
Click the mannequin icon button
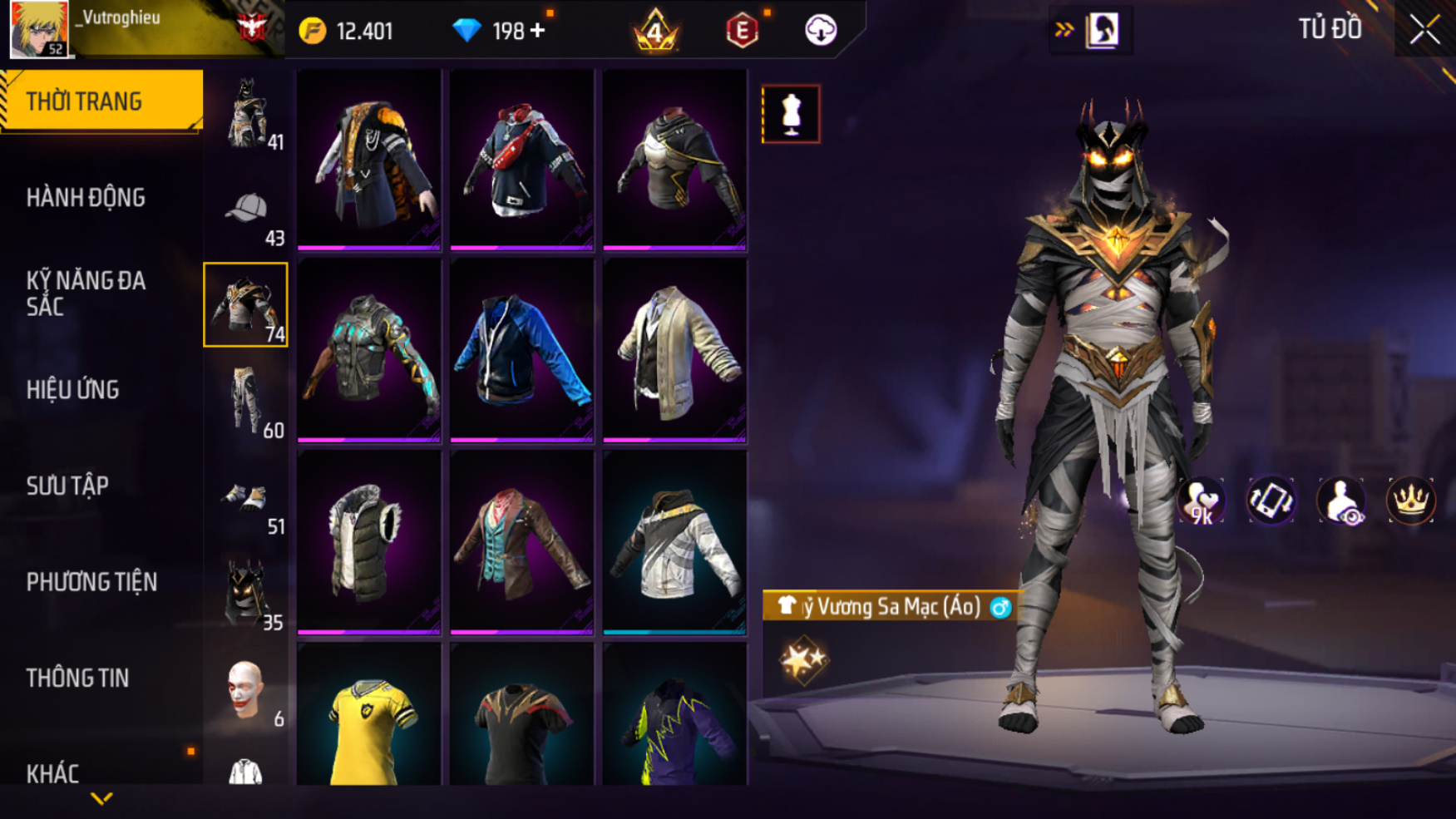(791, 114)
